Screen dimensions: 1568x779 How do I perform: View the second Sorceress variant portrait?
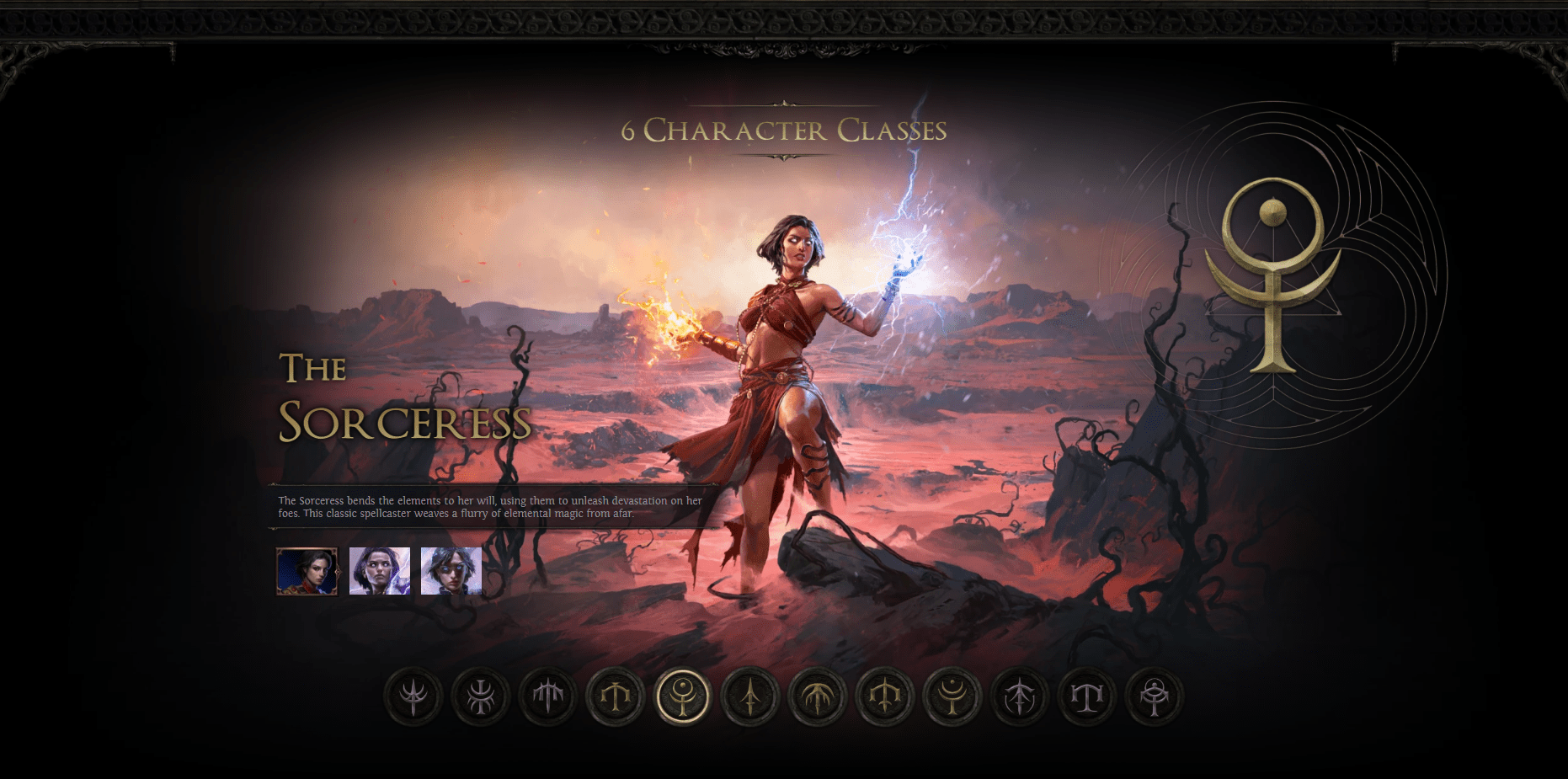[x=378, y=572]
